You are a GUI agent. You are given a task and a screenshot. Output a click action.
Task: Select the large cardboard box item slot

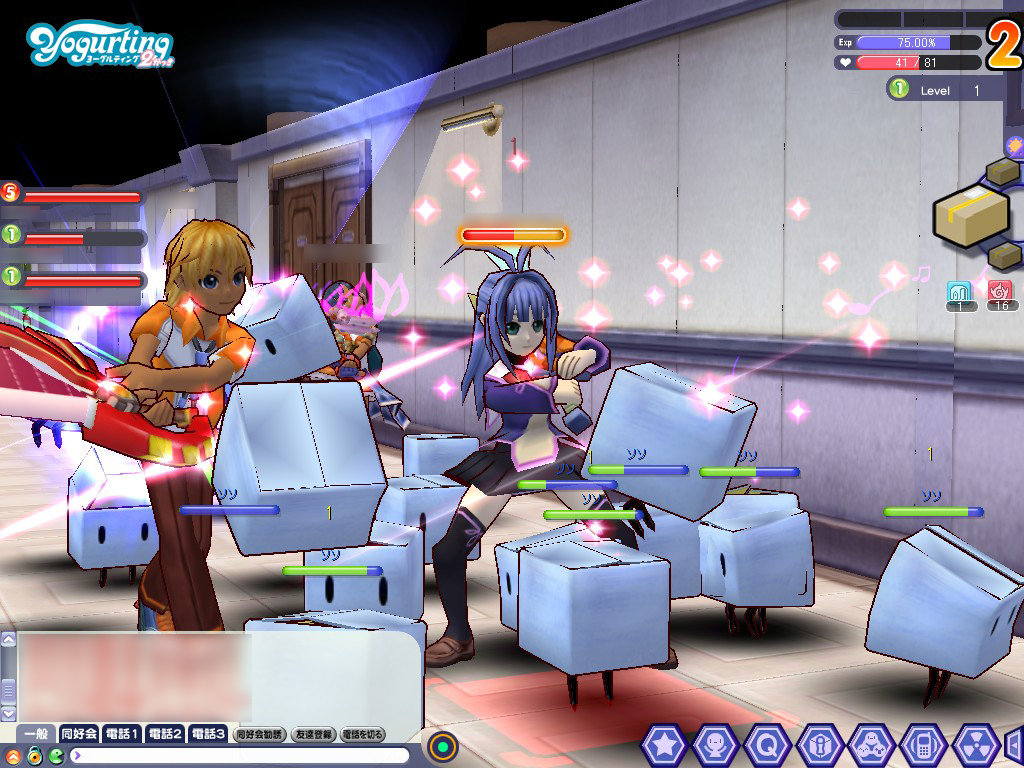(x=970, y=214)
